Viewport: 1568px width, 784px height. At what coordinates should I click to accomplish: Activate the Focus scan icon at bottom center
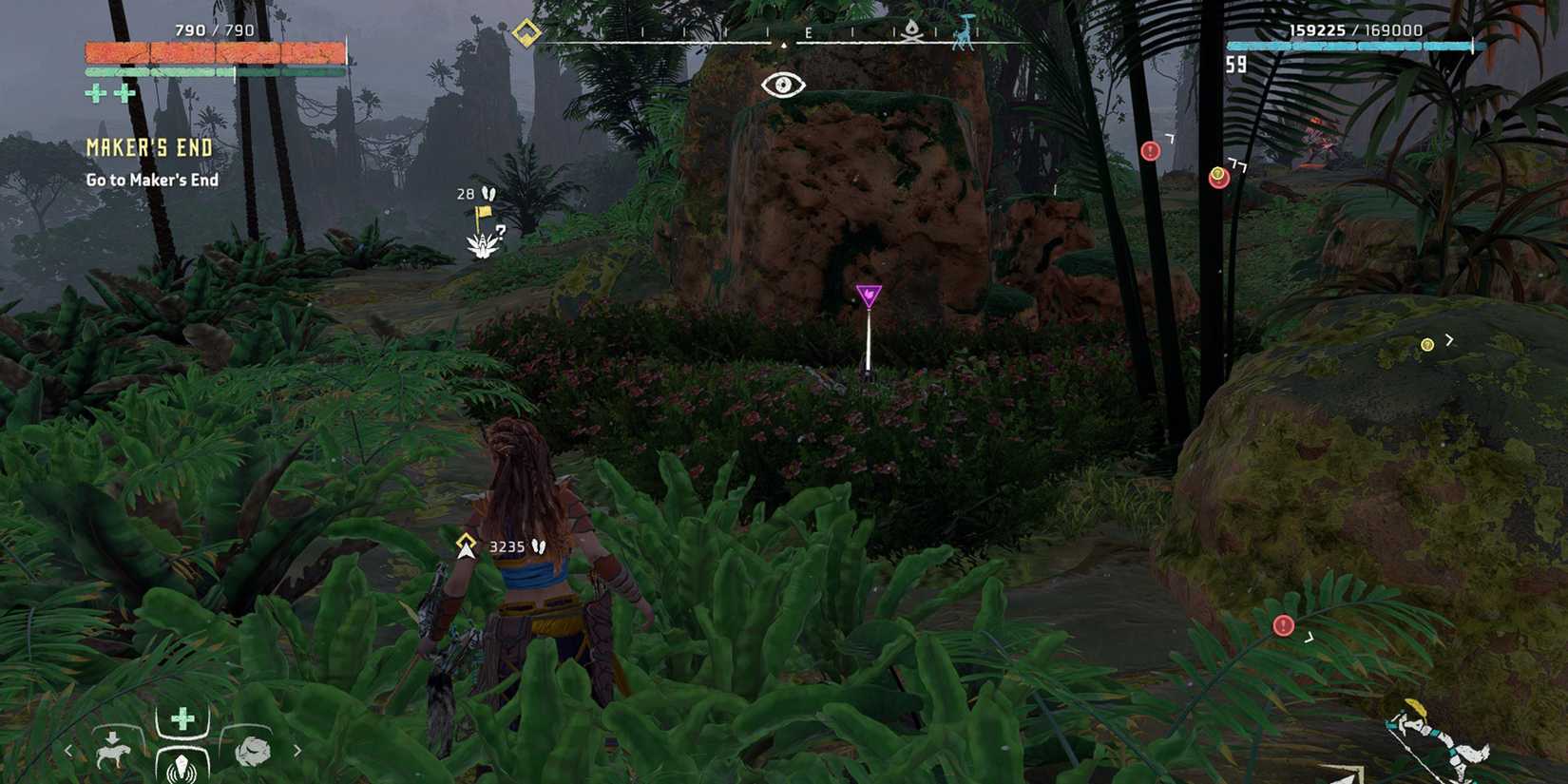[181, 765]
